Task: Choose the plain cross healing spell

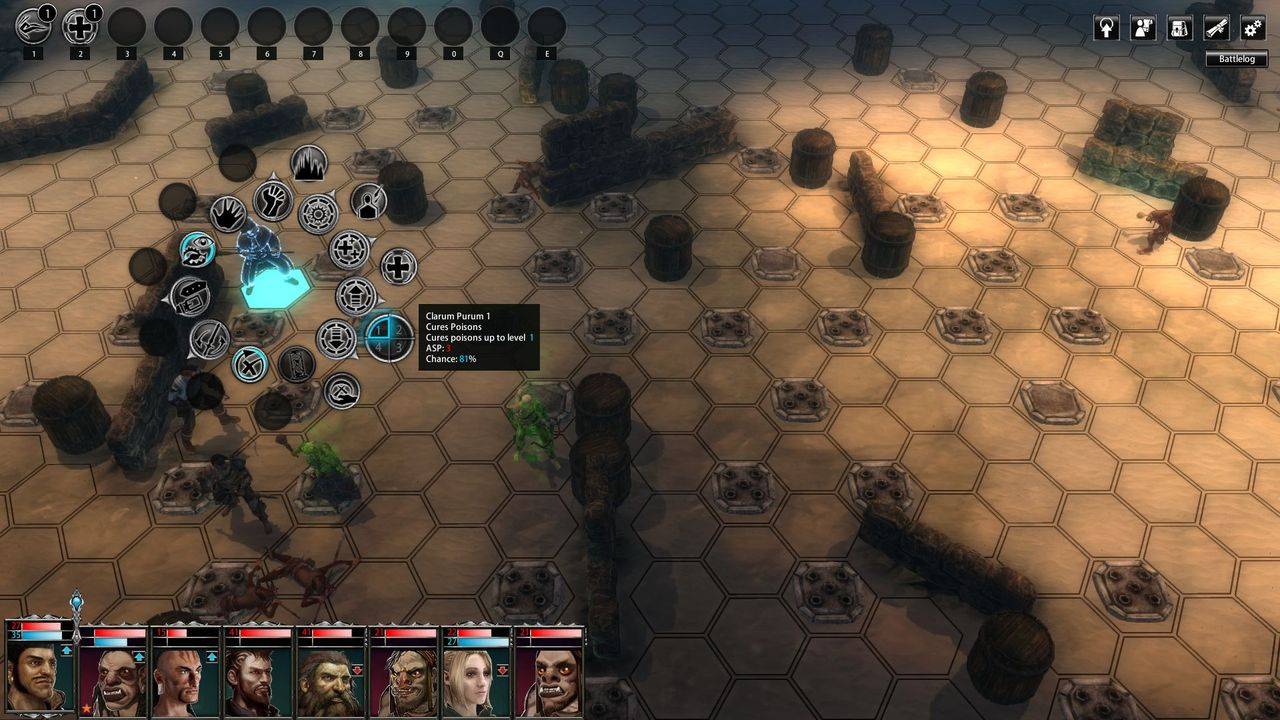Action: pyautogui.click(x=398, y=267)
